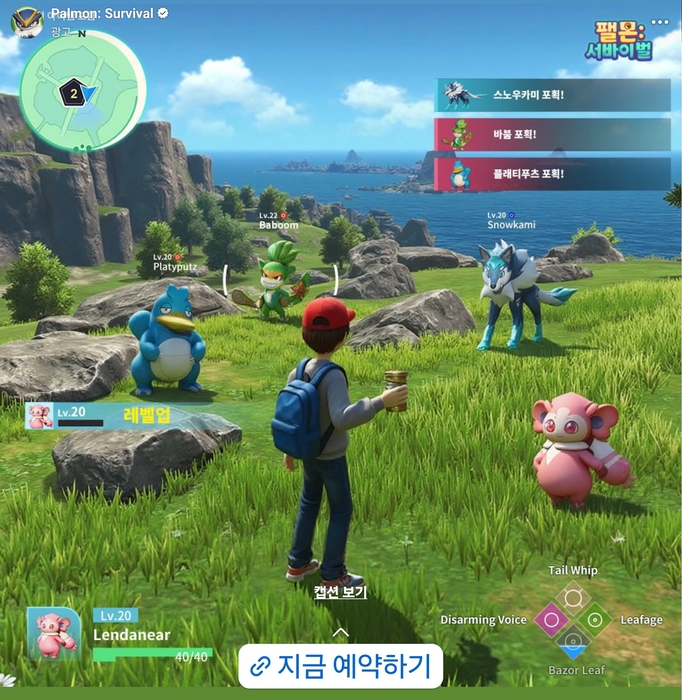Viewport: 682px width, 700px height.
Task: Open the Snowkami capture notification
Action: click(x=553, y=95)
